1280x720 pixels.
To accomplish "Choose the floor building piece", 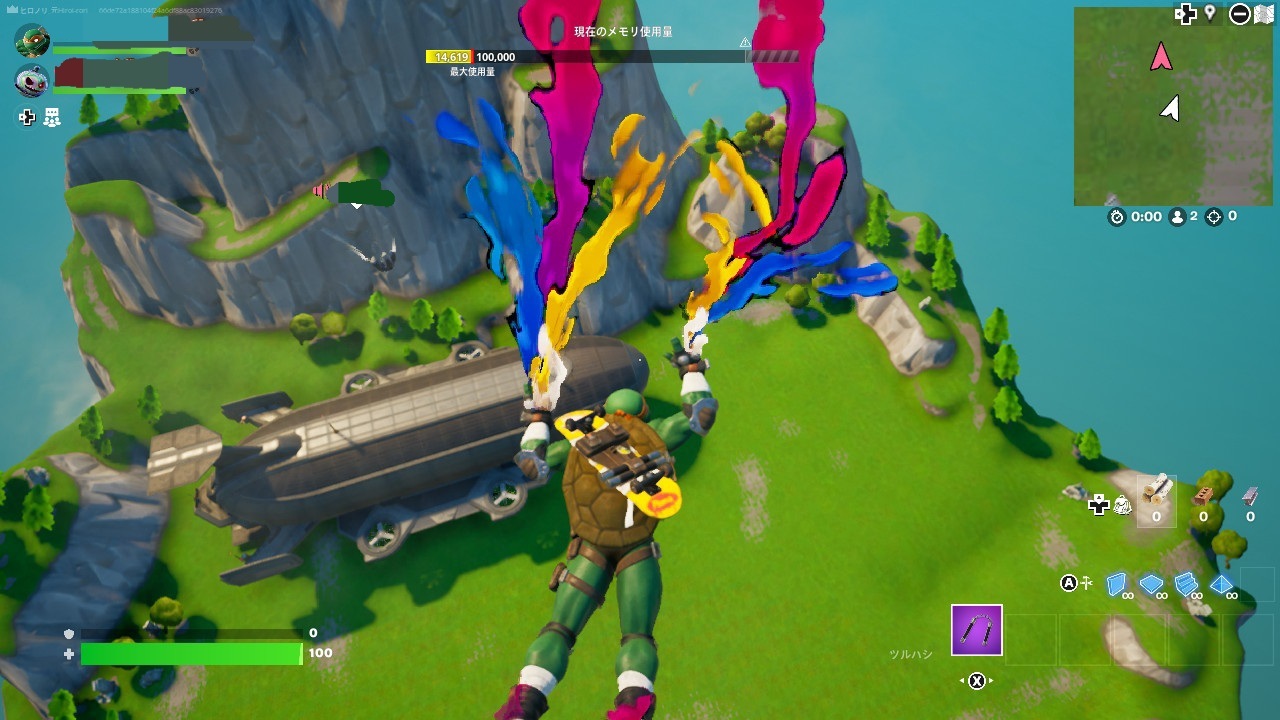I will (1152, 584).
